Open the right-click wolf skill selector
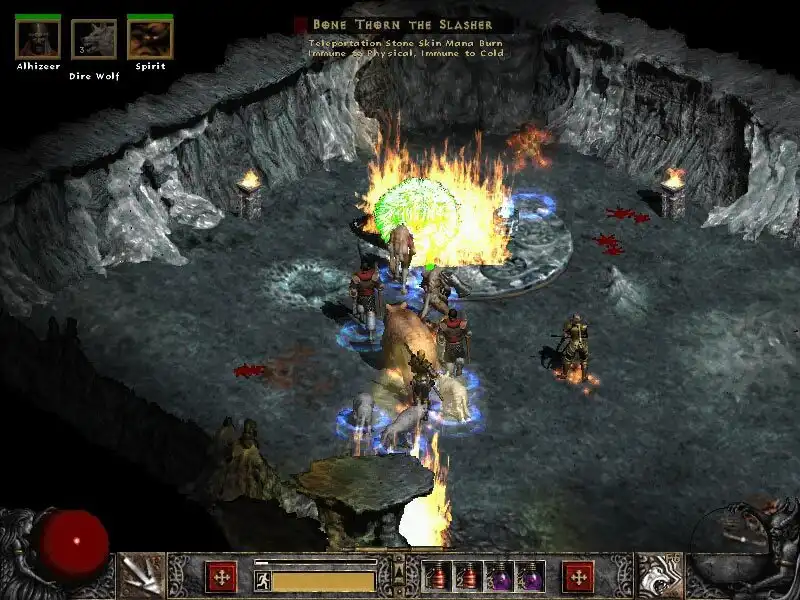800x600 pixels. click(660, 576)
